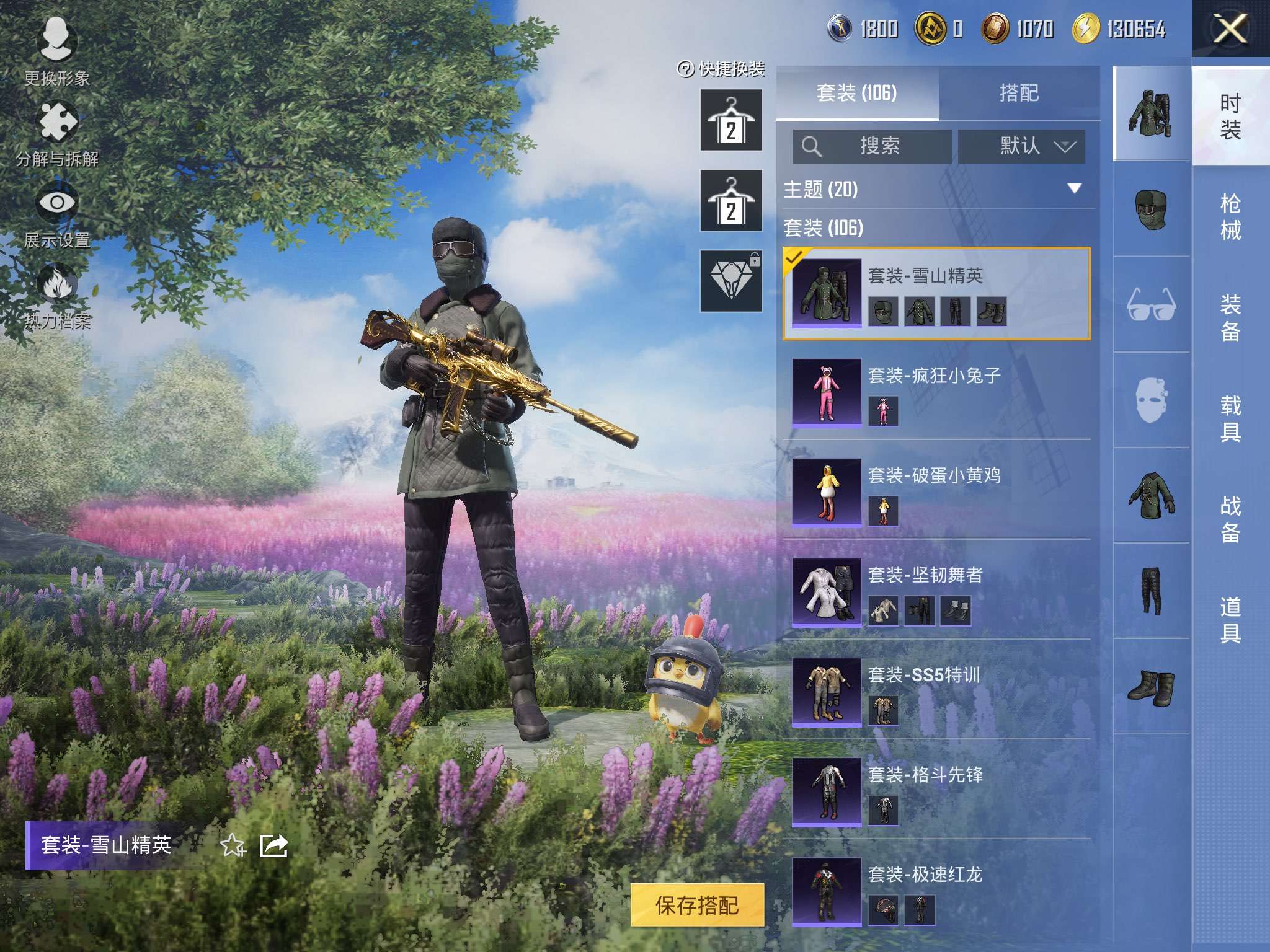The image size is (1270, 952).
Task: Open the 载具 vehicles category
Action: [1230, 419]
